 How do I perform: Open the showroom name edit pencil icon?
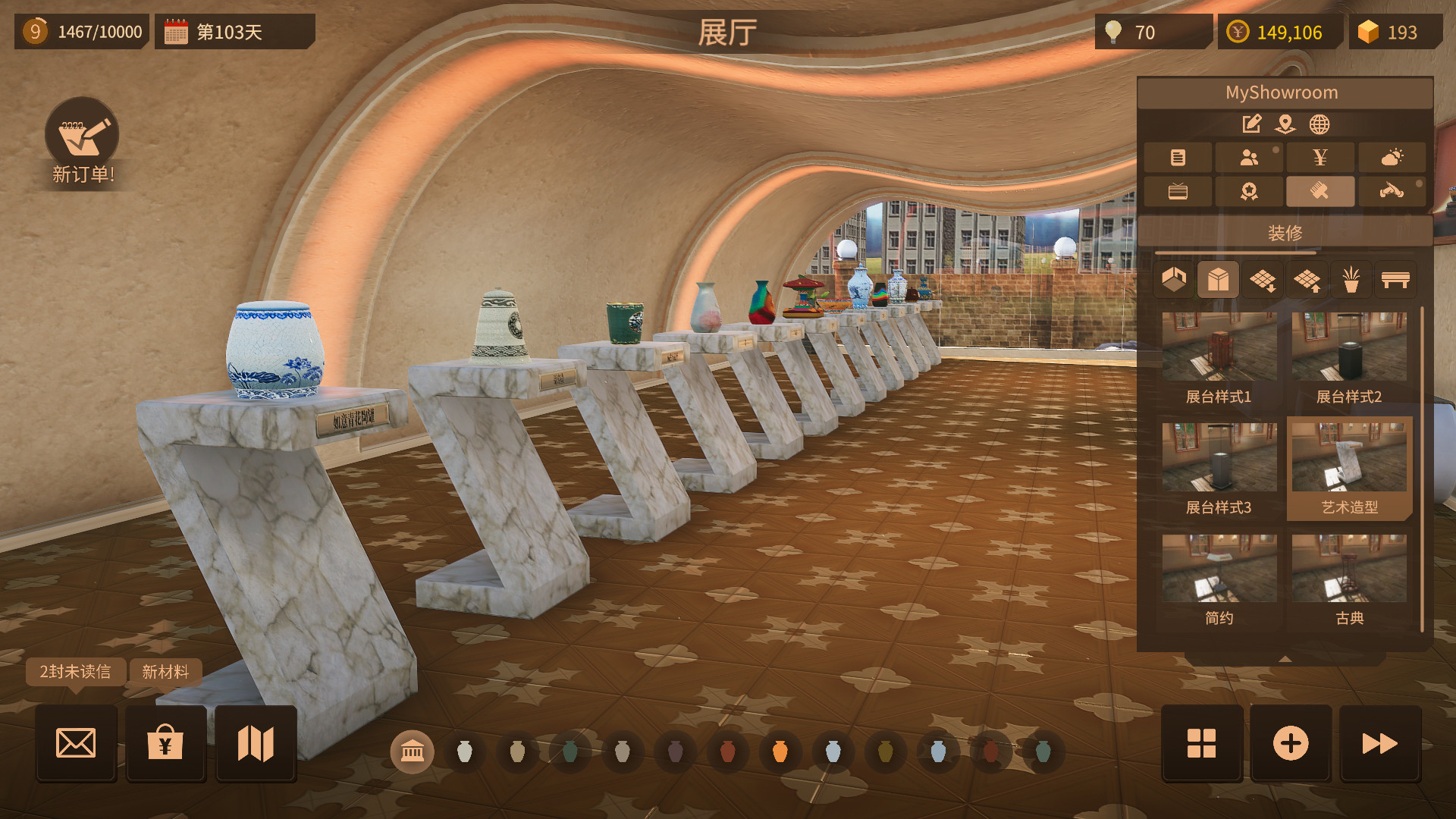(x=1250, y=124)
